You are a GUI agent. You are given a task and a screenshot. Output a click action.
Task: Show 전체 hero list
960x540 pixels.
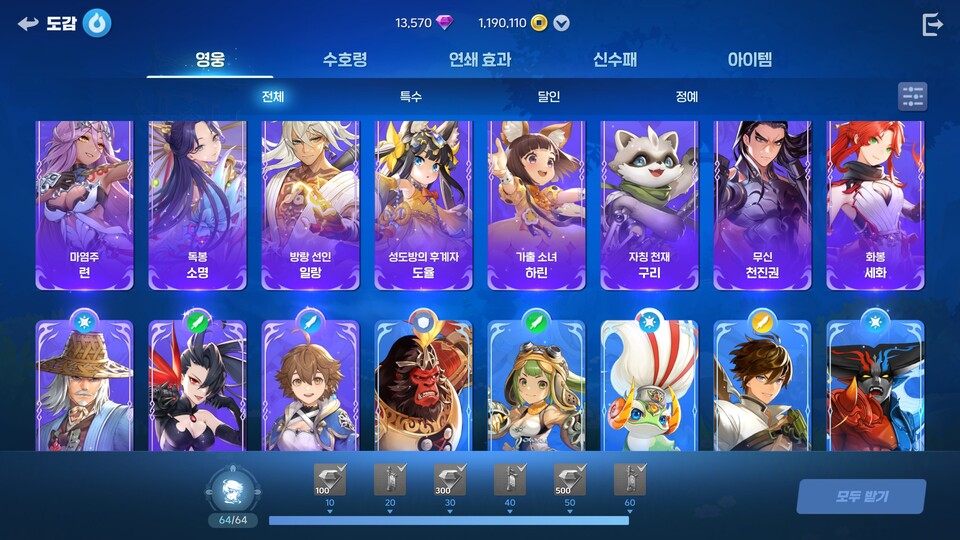(273, 97)
